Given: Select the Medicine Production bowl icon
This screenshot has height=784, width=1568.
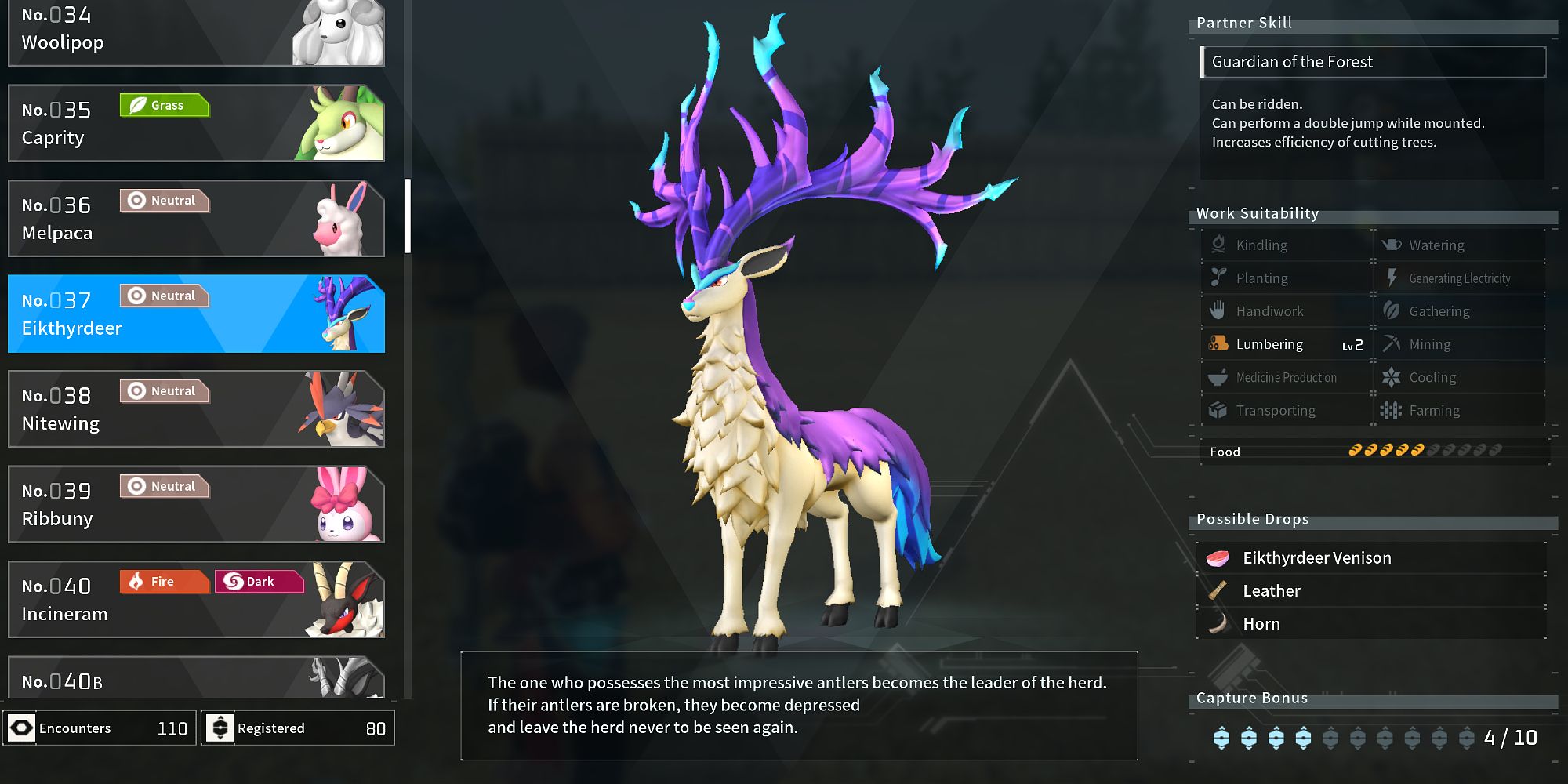Looking at the screenshot, I should coord(1218,377).
